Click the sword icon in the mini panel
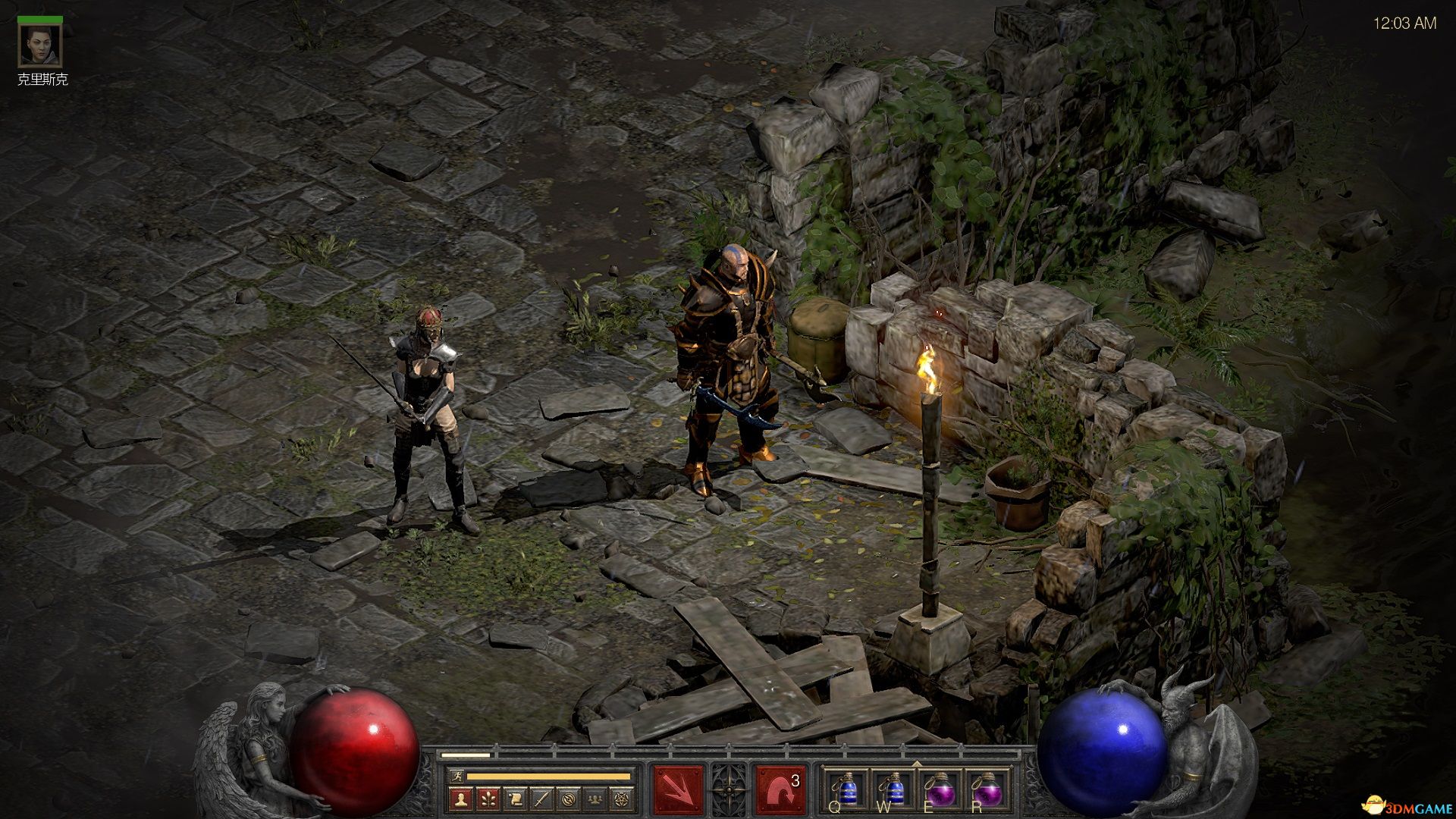This screenshot has height=819, width=1456. [541, 799]
